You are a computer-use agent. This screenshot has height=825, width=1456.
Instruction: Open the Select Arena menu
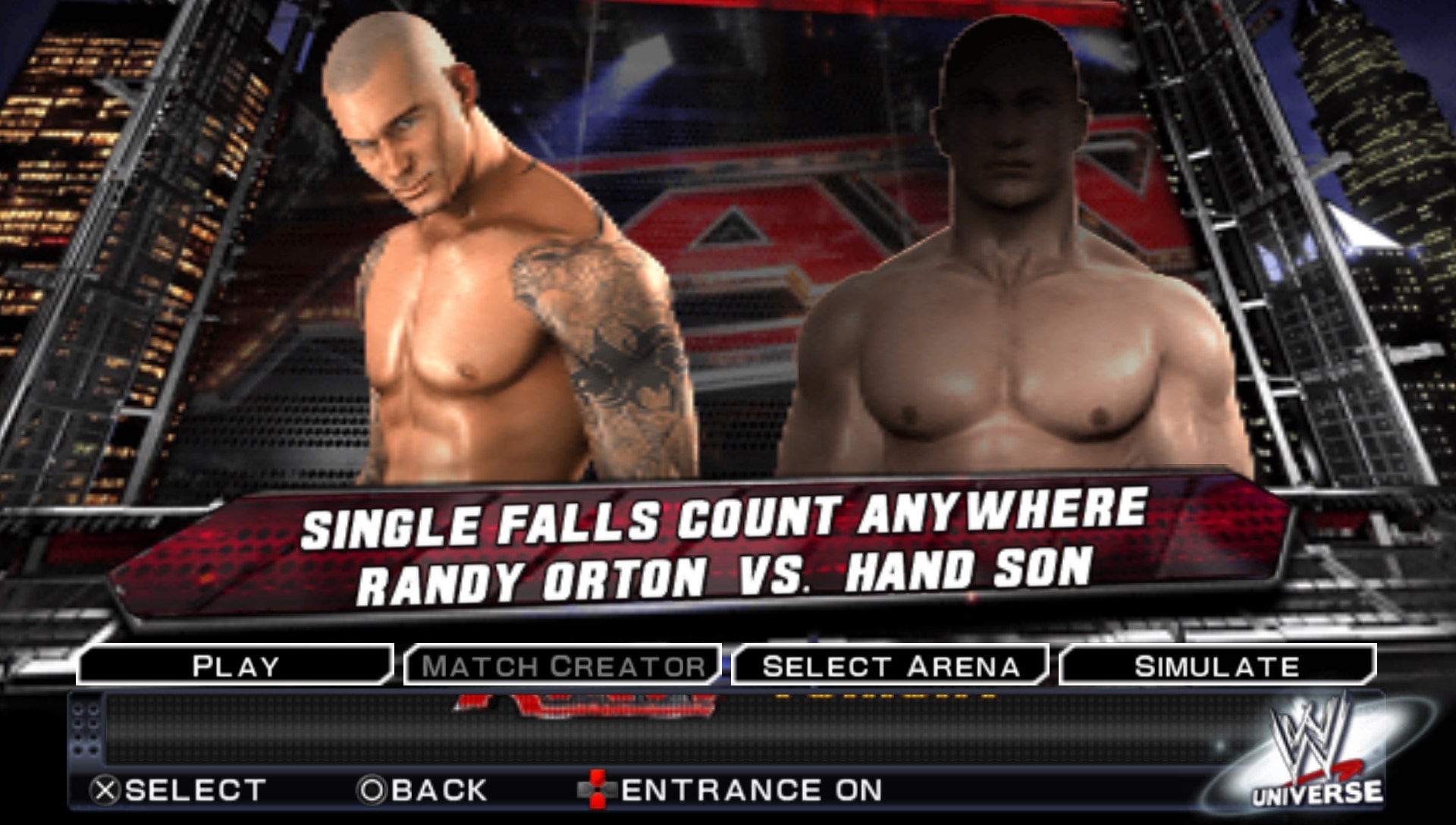click(x=891, y=666)
